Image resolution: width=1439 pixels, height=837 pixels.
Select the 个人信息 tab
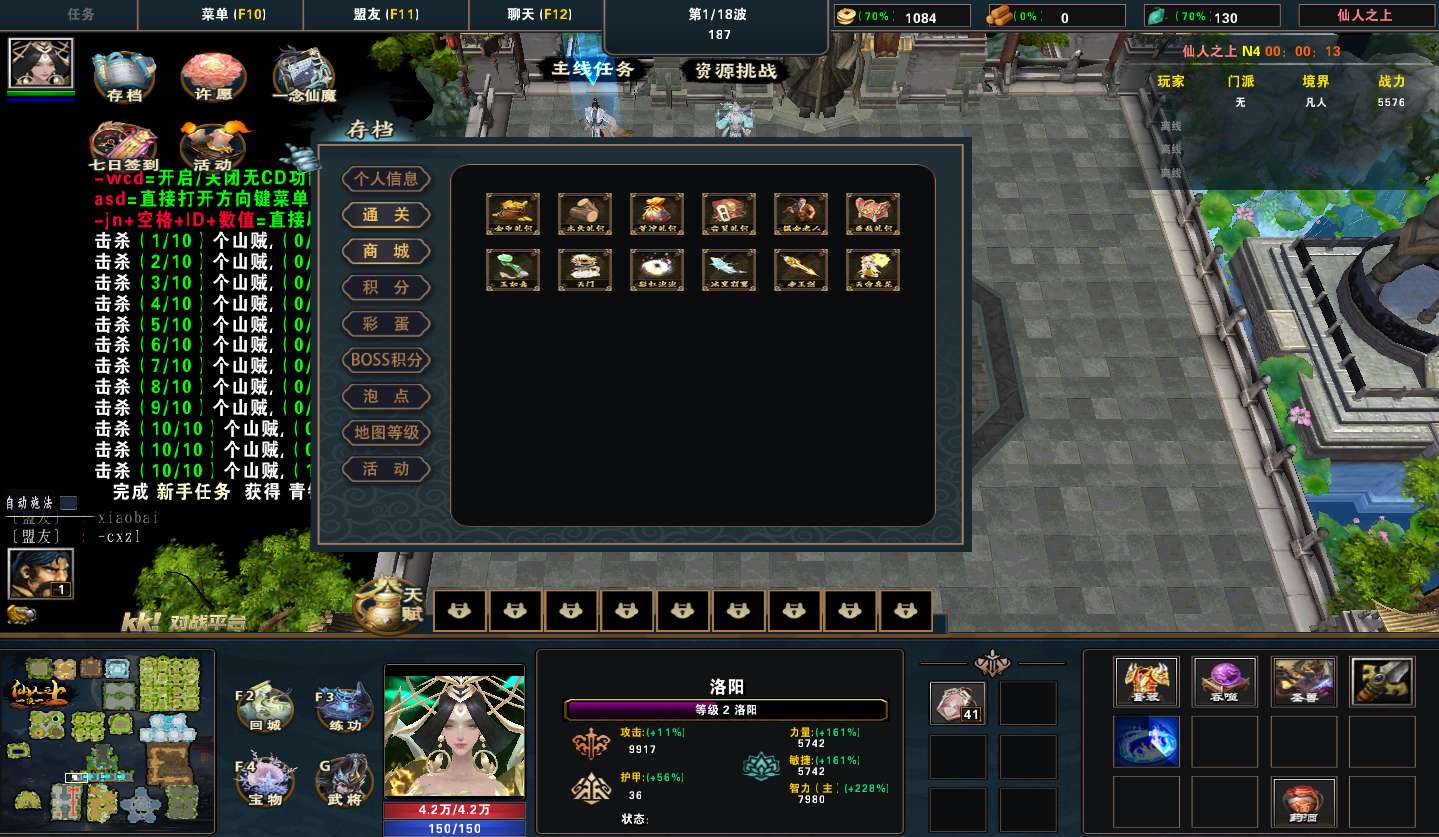coord(387,179)
